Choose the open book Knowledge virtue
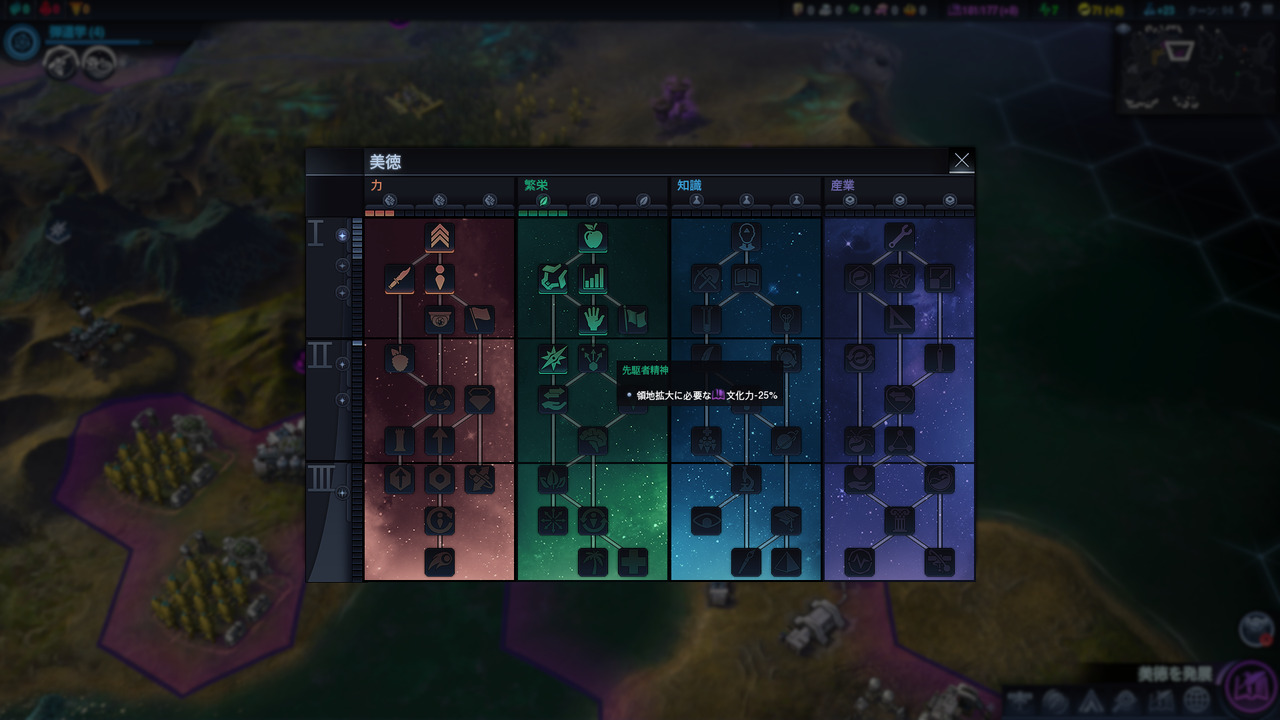 tap(746, 279)
